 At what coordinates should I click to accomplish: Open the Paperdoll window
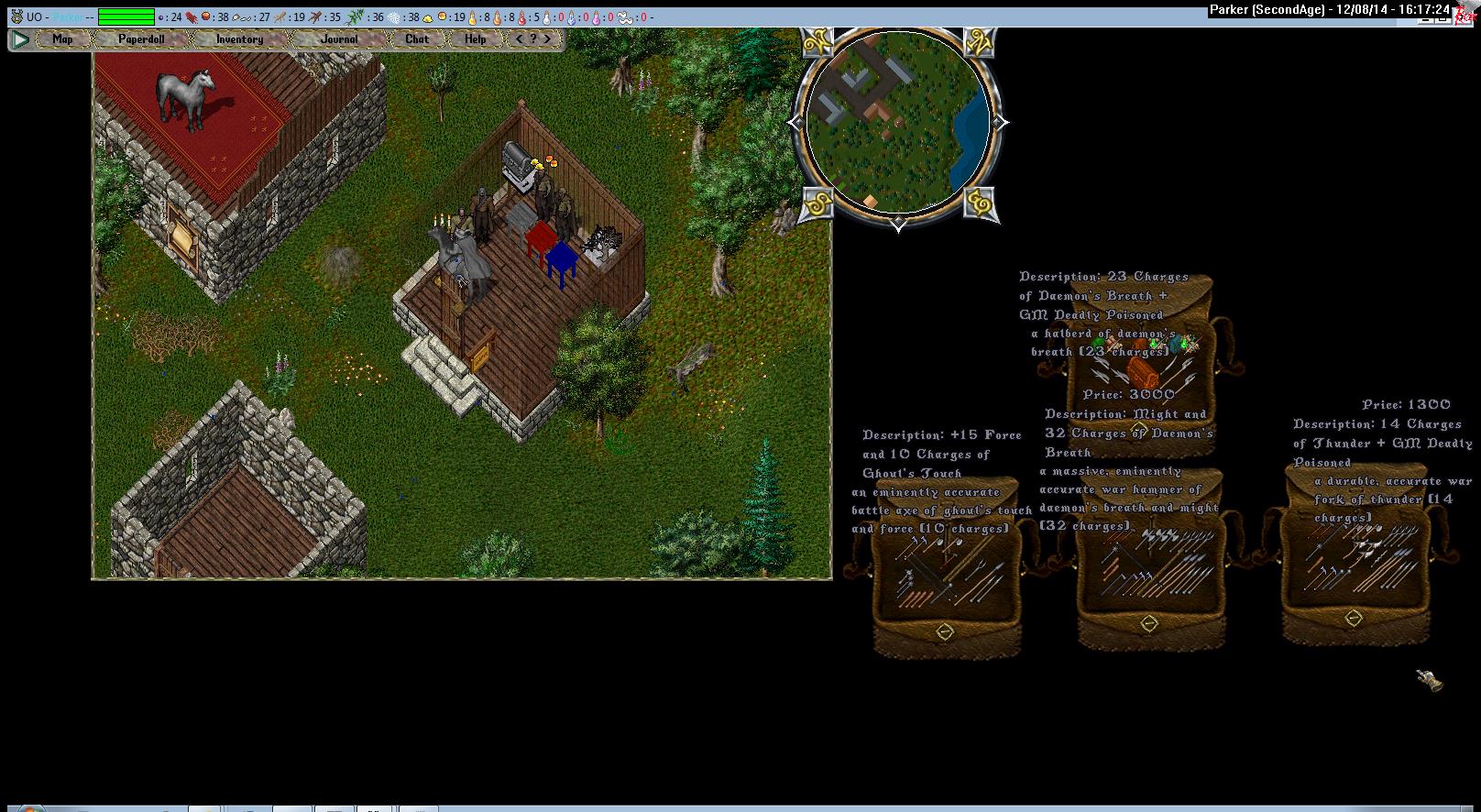(140, 39)
